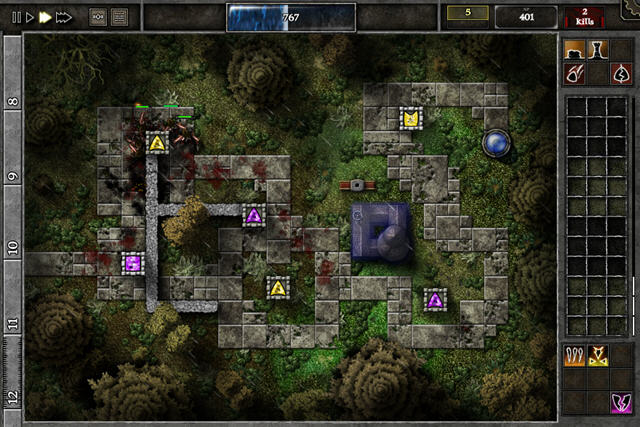Activate the gem bomb icon
640x427 pixels.
coord(574,73)
